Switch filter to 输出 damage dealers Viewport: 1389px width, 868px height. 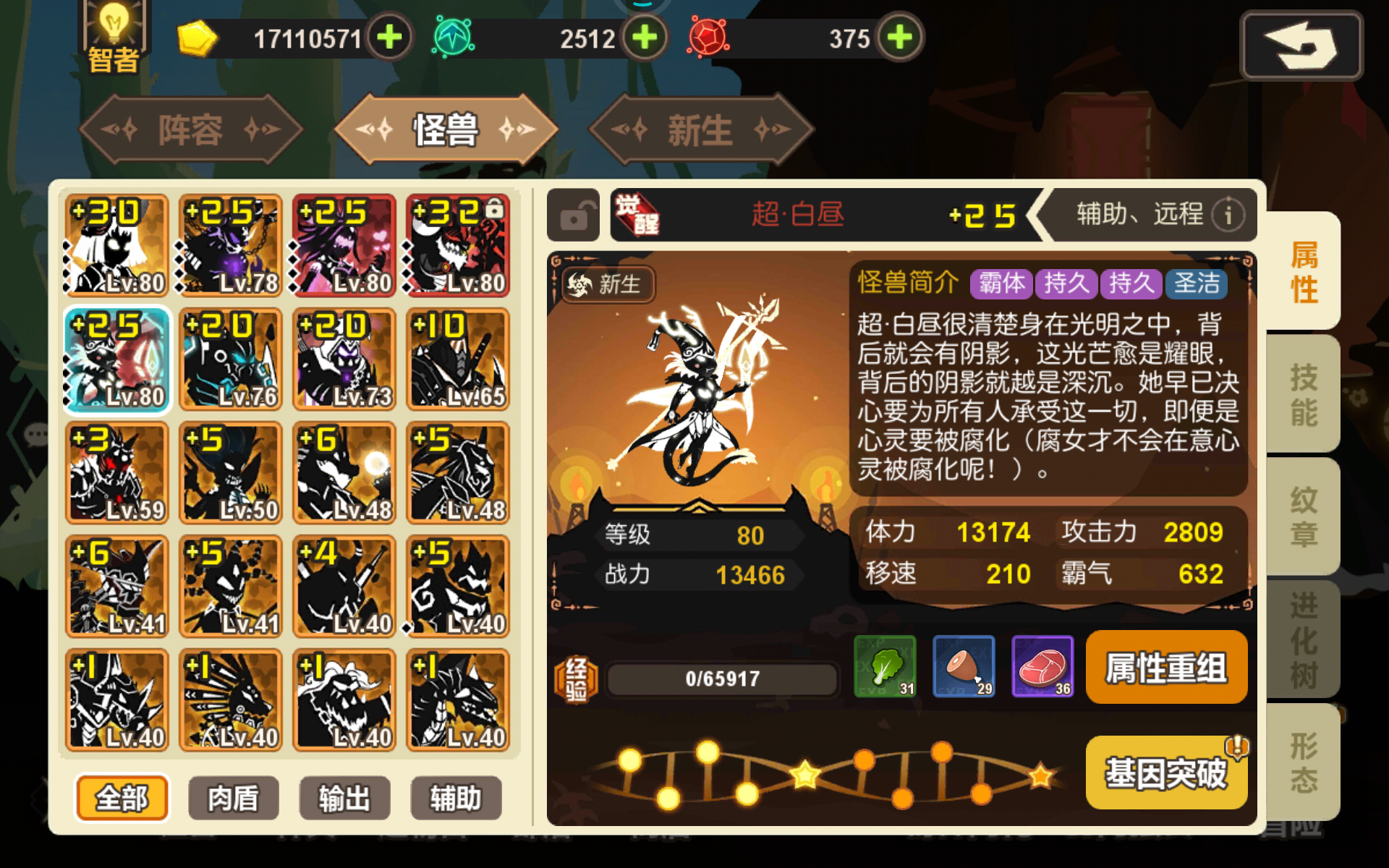click(344, 798)
